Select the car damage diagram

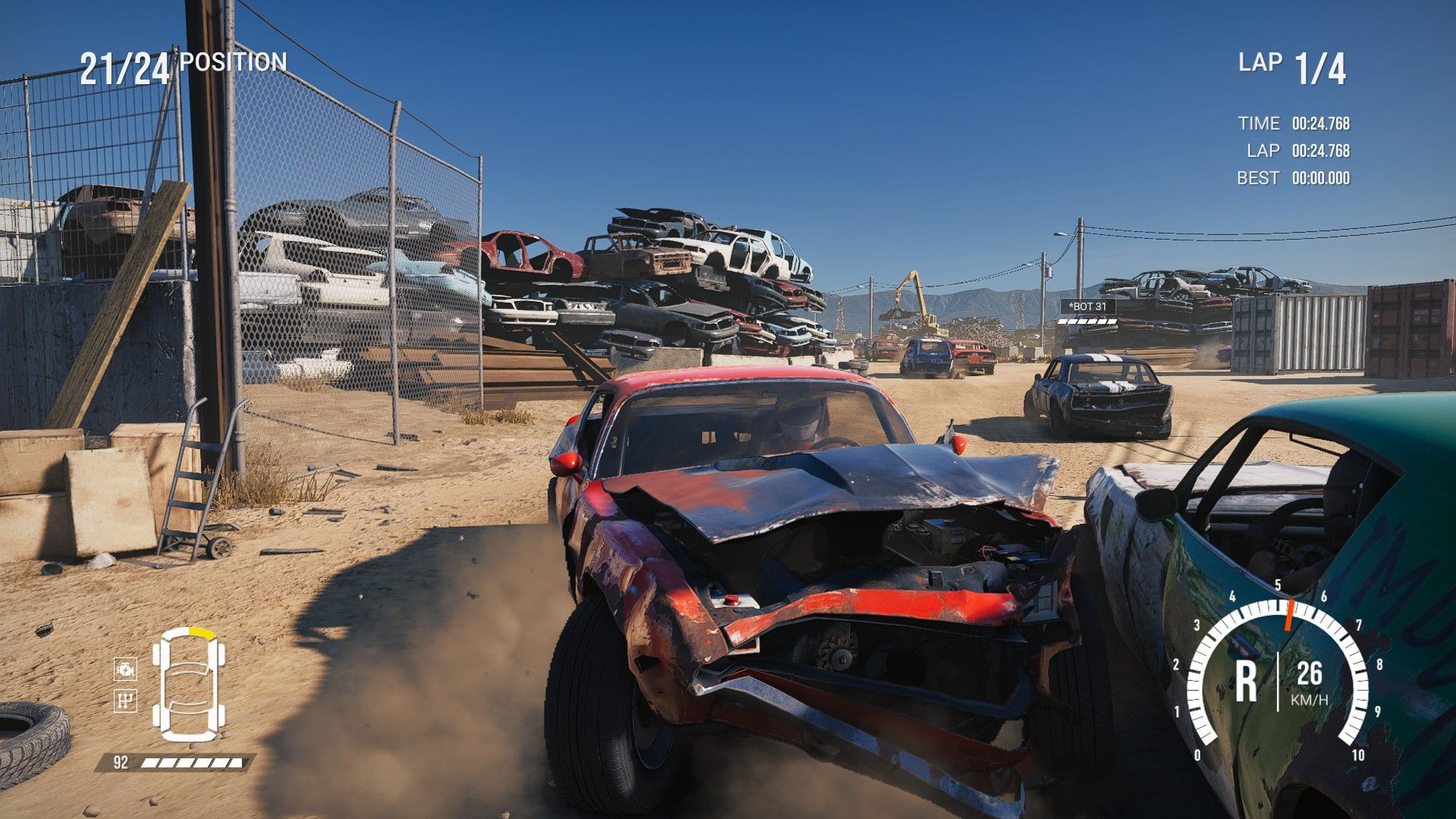tap(189, 684)
